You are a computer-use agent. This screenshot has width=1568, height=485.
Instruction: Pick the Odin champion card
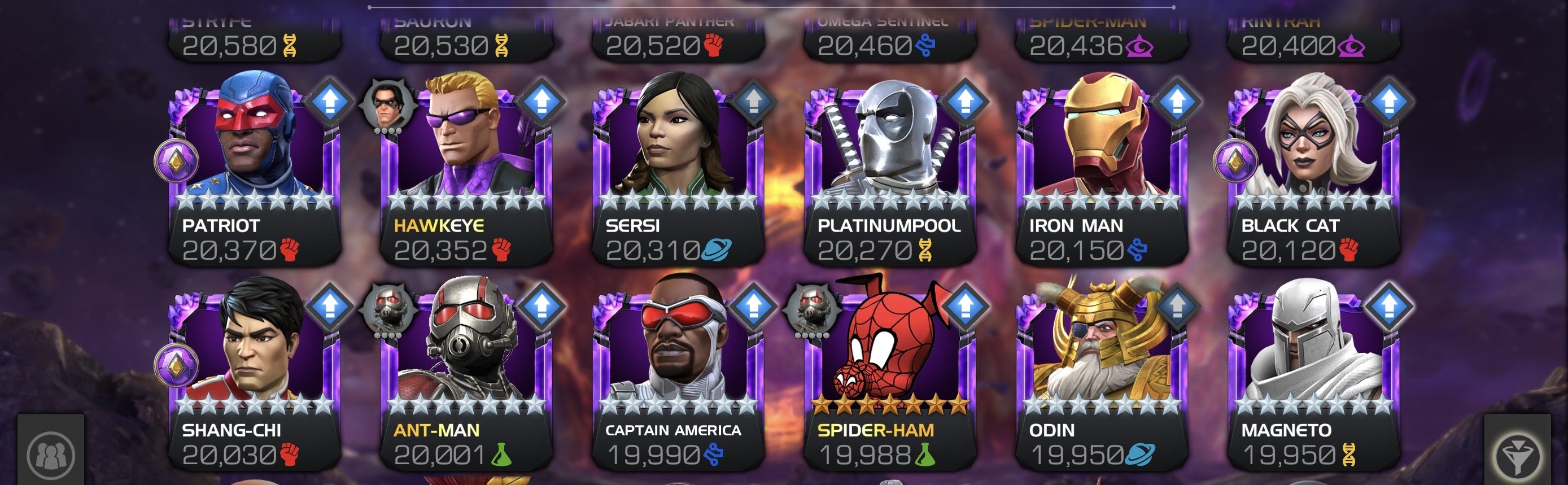tap(1101, 375)
